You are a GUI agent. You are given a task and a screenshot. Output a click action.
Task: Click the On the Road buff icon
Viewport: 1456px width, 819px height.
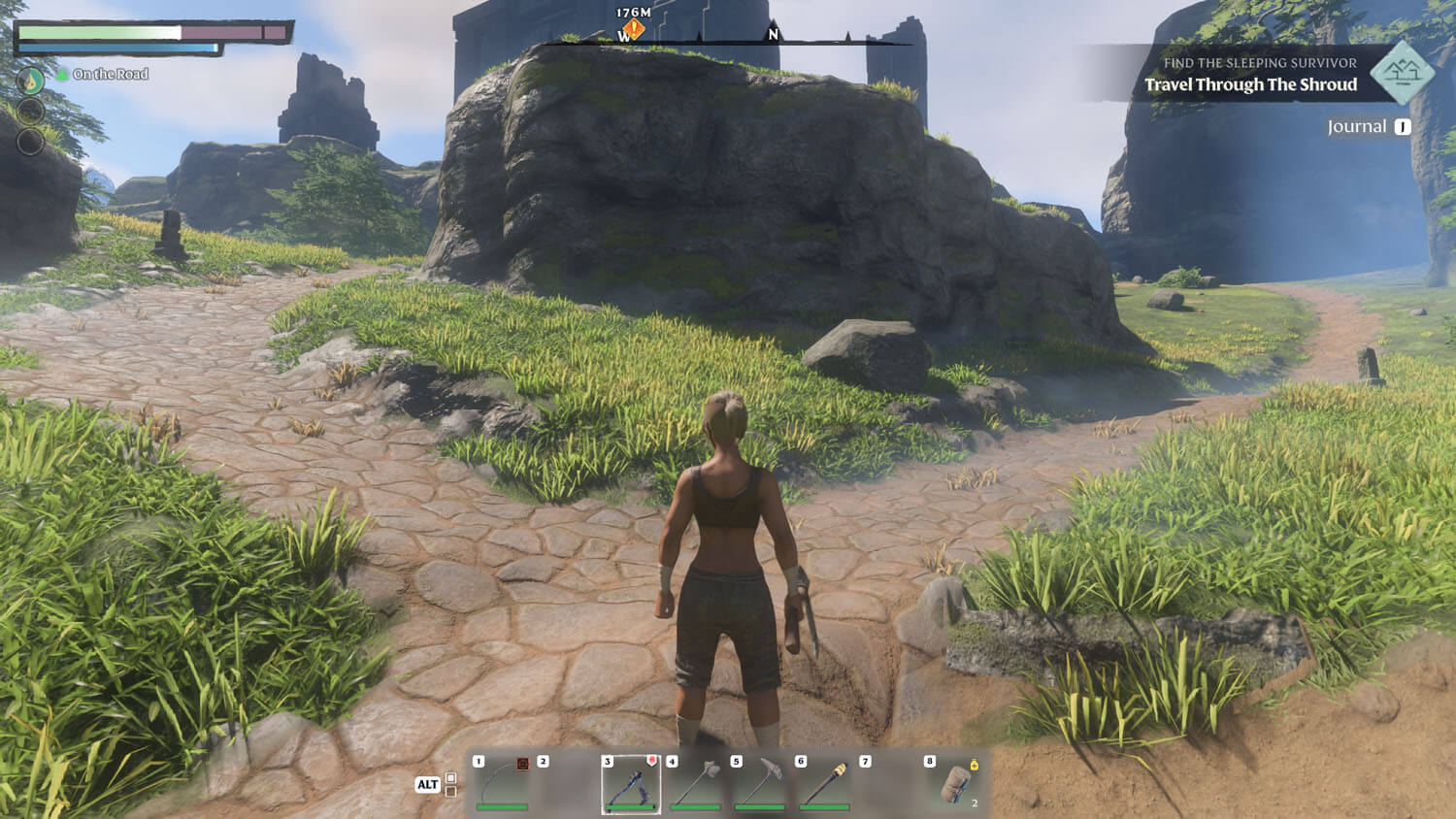pyautogui.click(x=31, y=80)
